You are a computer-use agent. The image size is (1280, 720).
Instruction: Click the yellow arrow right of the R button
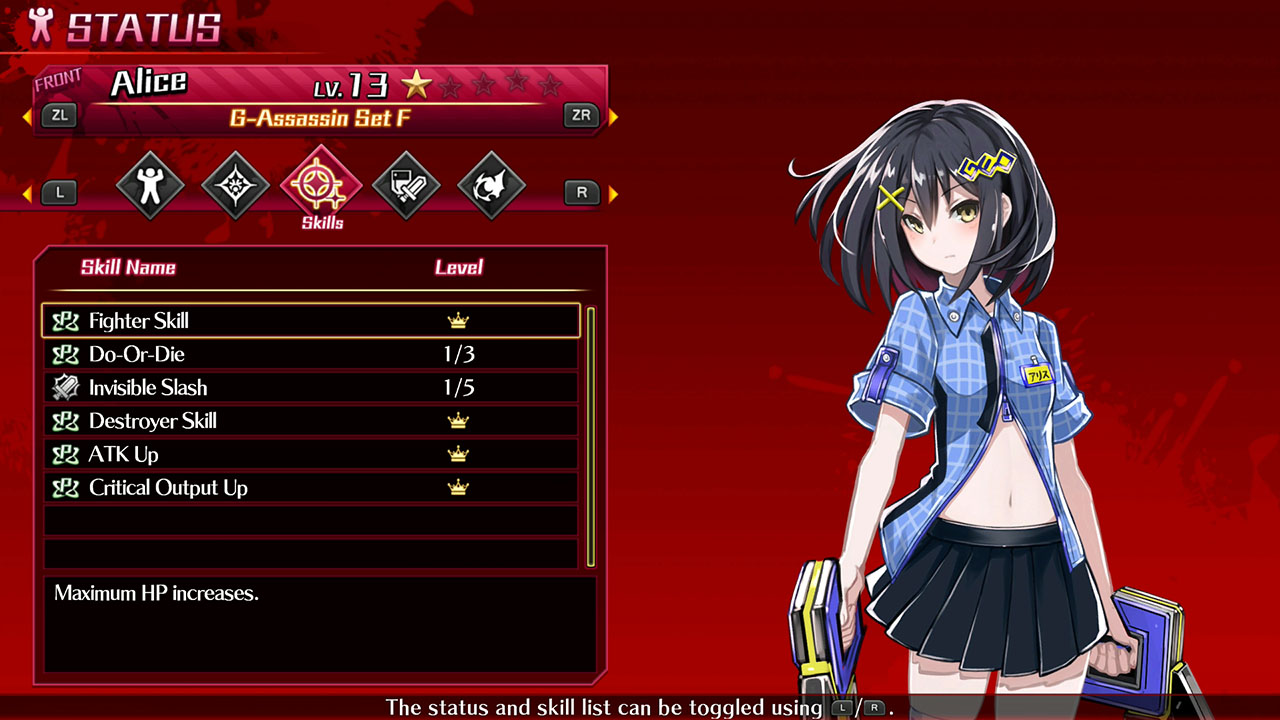[610, 192]
